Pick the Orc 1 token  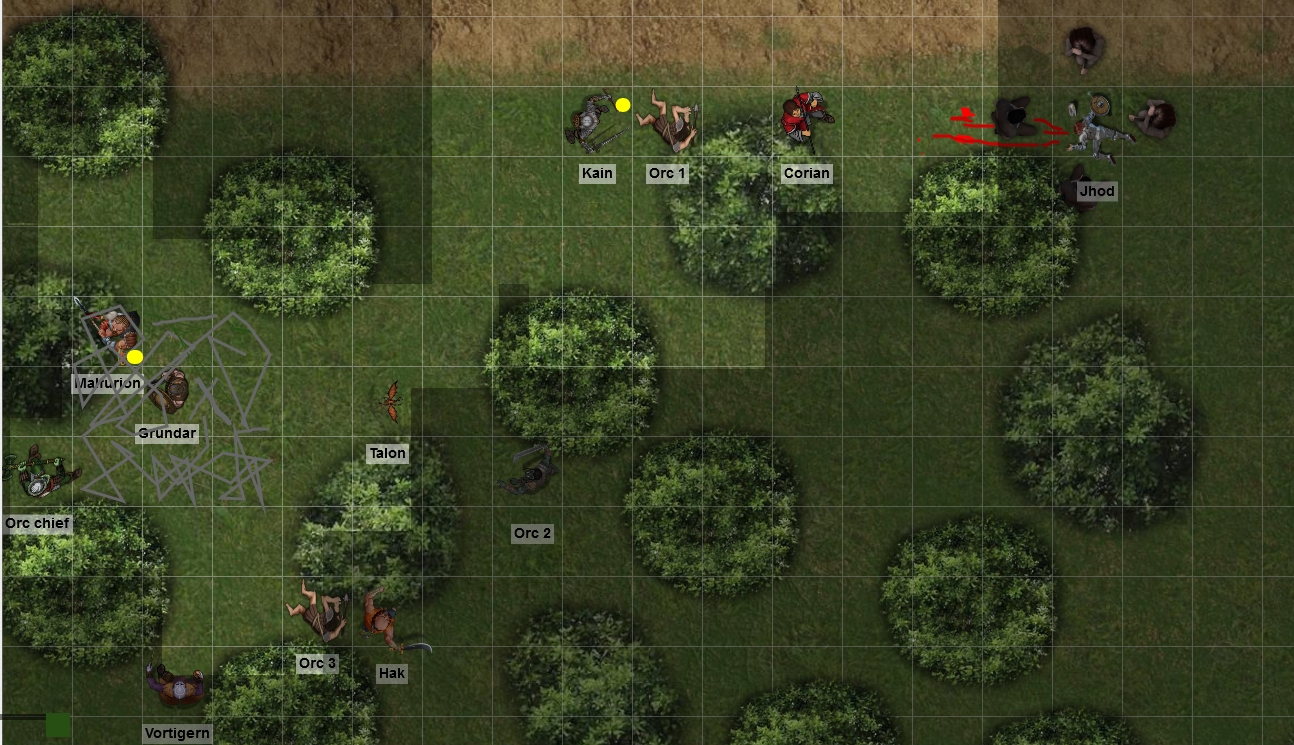click(667, 121)
